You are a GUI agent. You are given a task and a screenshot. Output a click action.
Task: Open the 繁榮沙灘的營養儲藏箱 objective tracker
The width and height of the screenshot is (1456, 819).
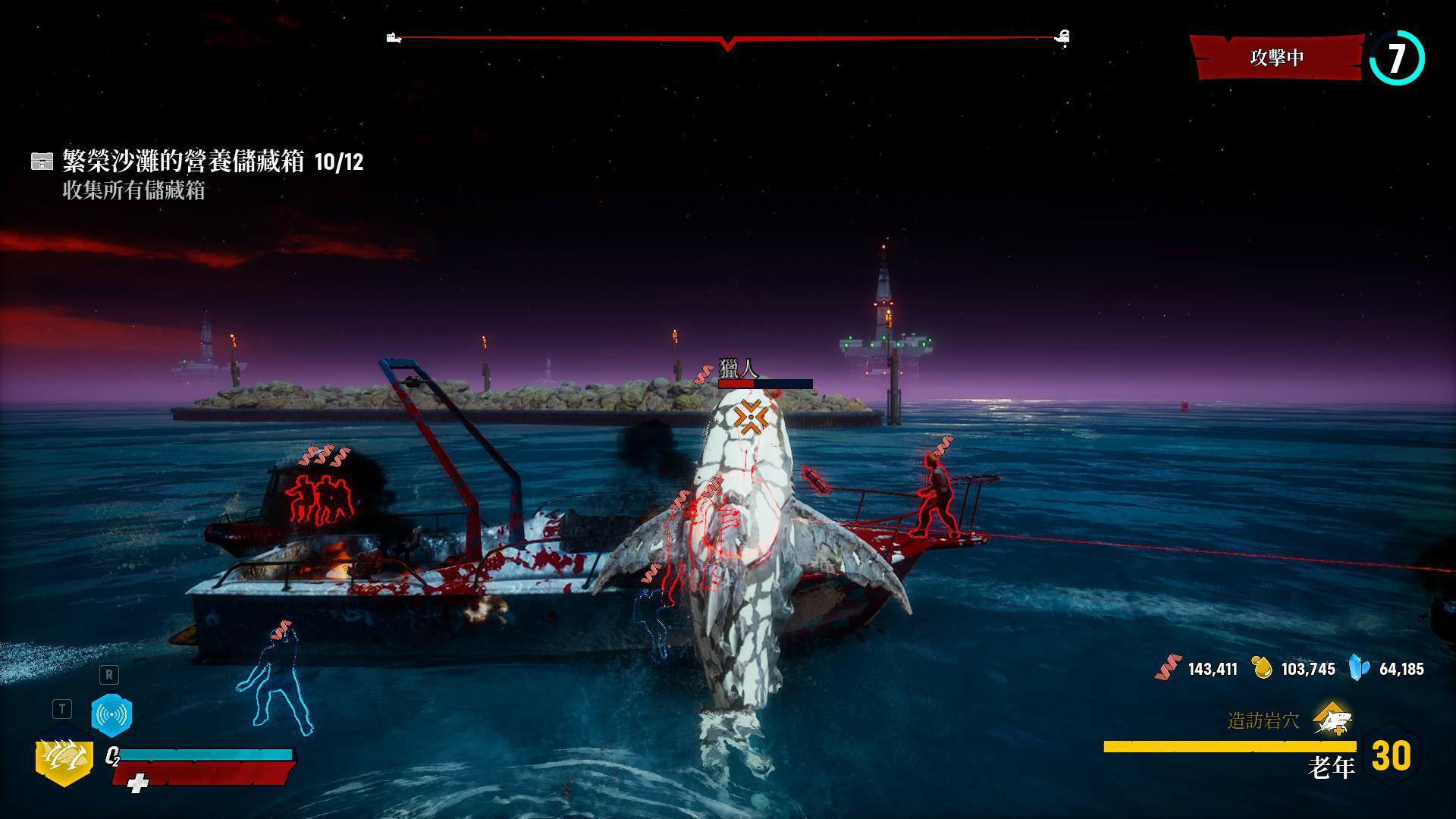point(197,162)
